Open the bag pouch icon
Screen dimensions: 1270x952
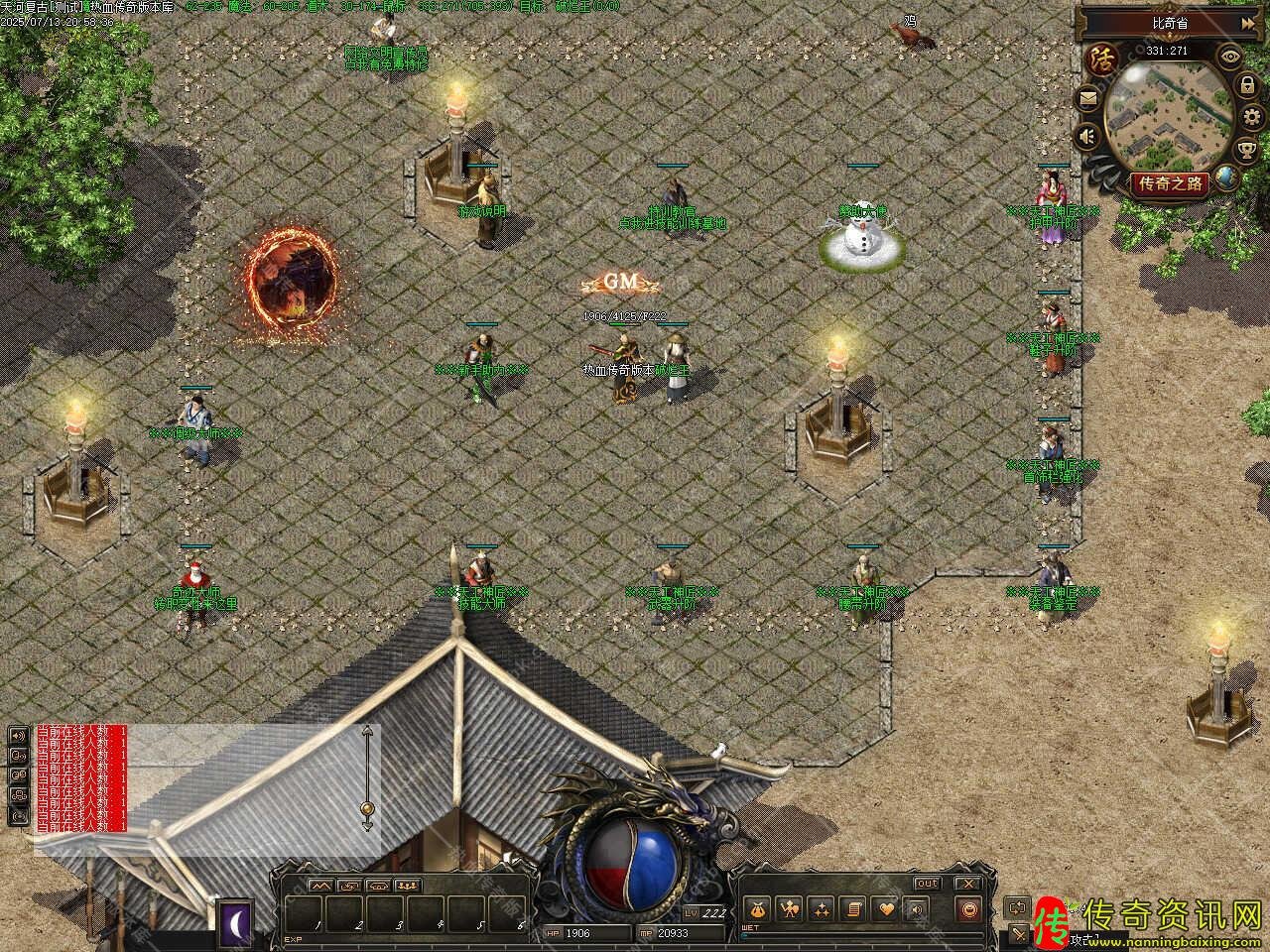pyautogui.click(x=759, y=908)
